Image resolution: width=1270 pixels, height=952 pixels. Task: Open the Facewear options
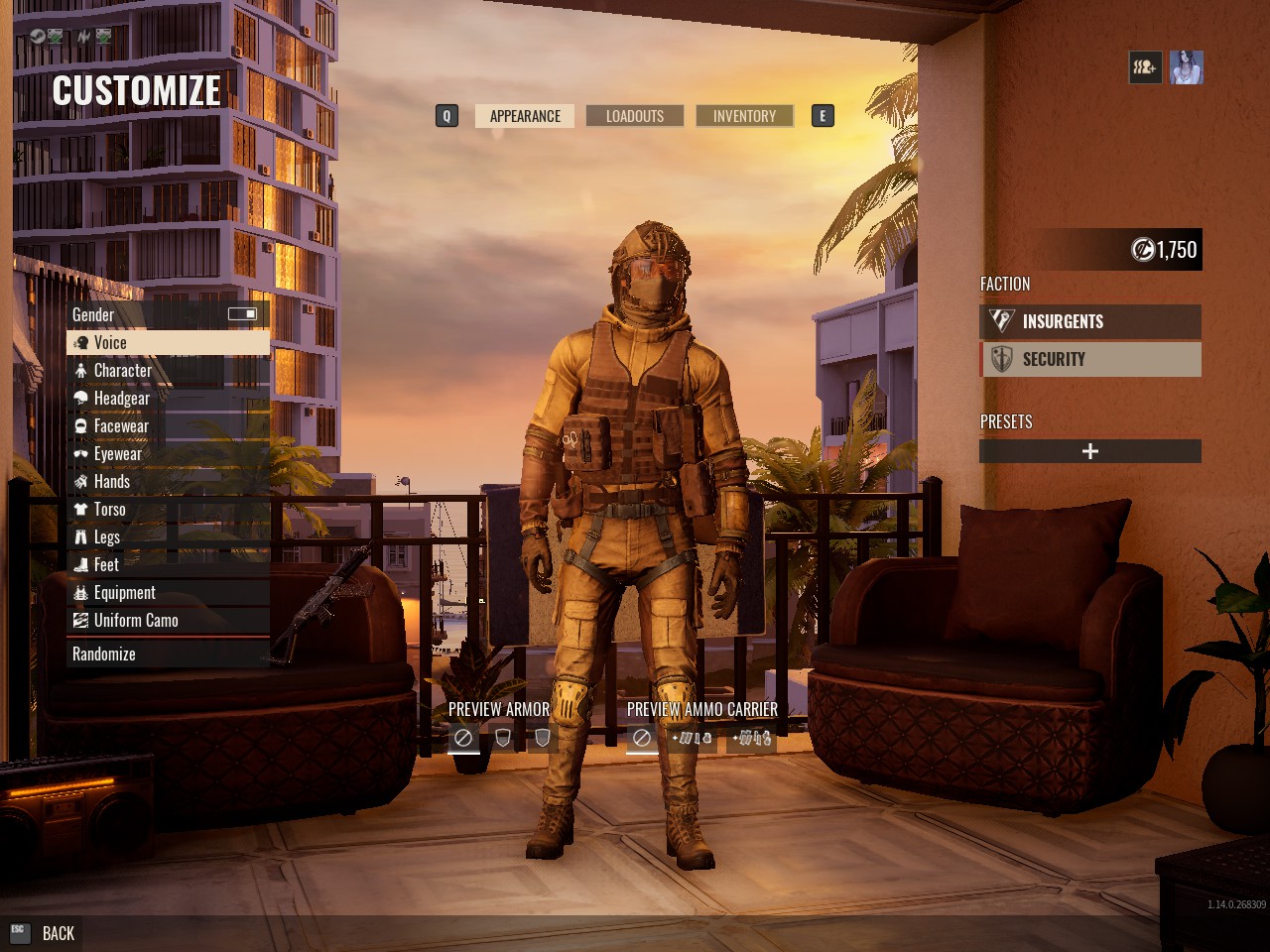pos(120,425)
